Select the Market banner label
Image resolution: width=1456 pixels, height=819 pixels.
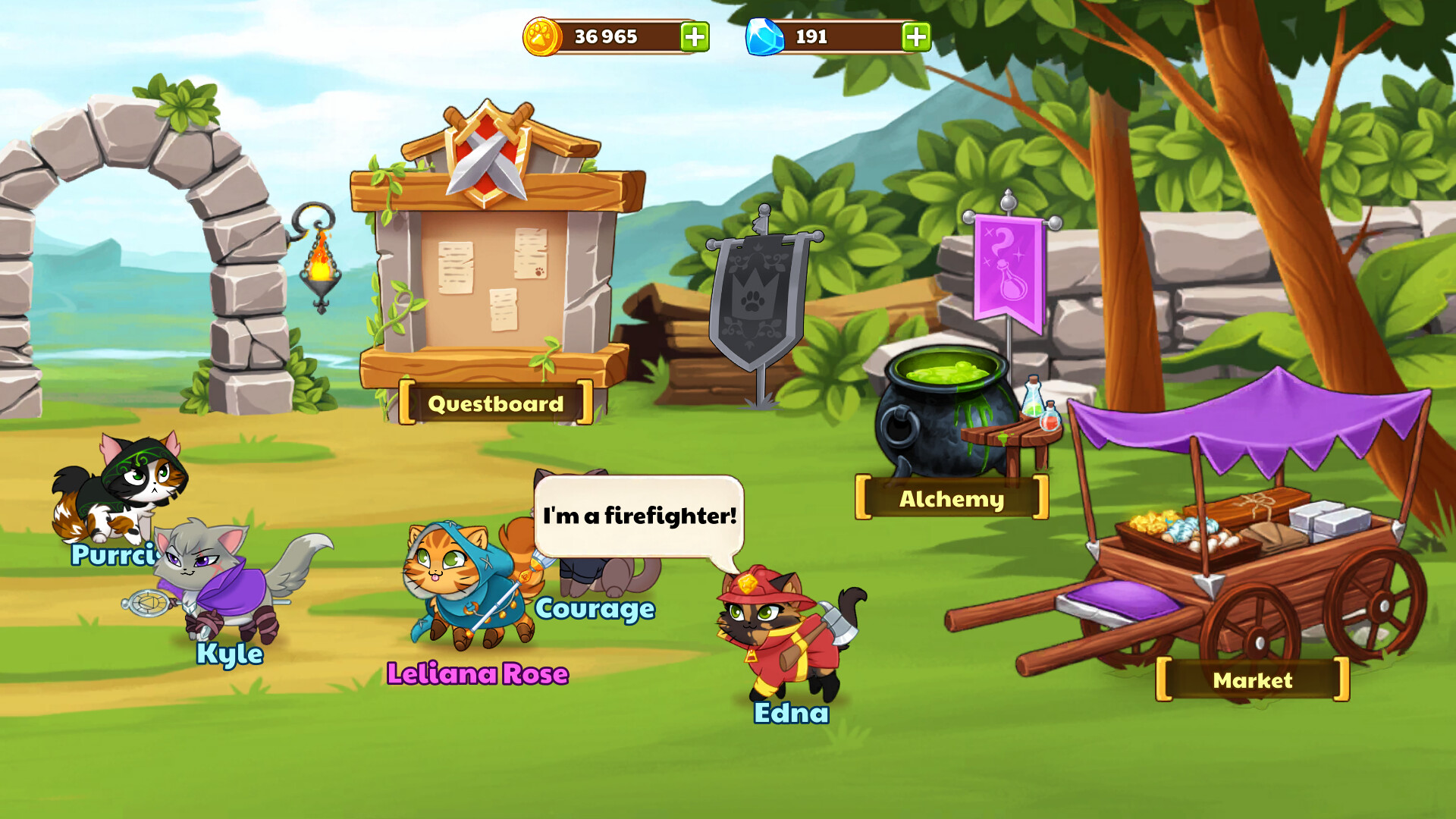tap(1251, 680)
